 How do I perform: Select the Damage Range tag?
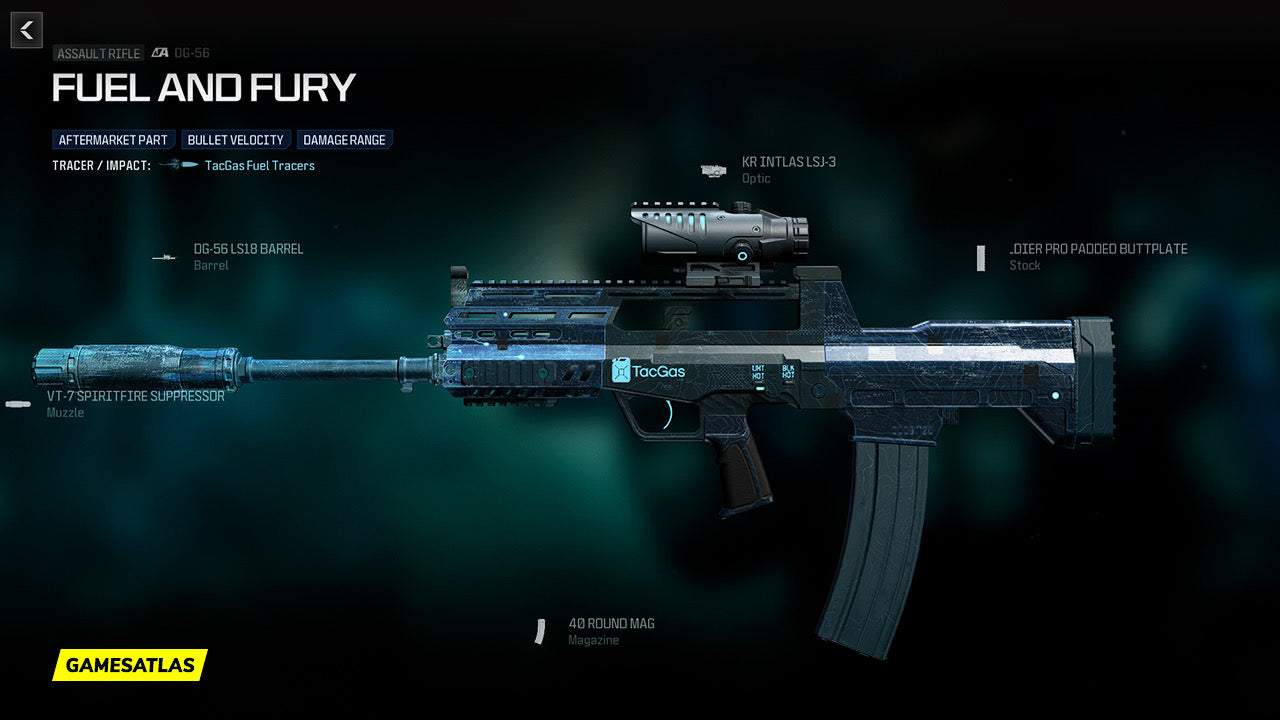[344, 140]
